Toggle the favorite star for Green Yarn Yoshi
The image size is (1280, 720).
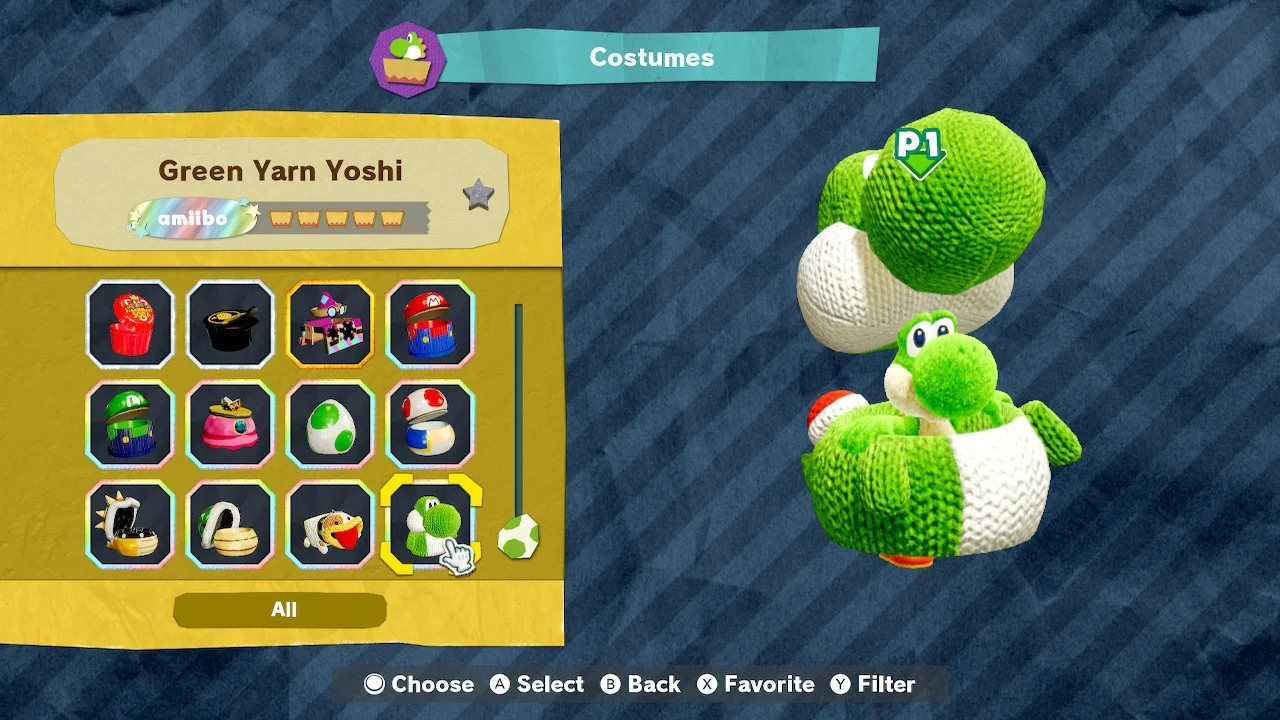point(478,196)
